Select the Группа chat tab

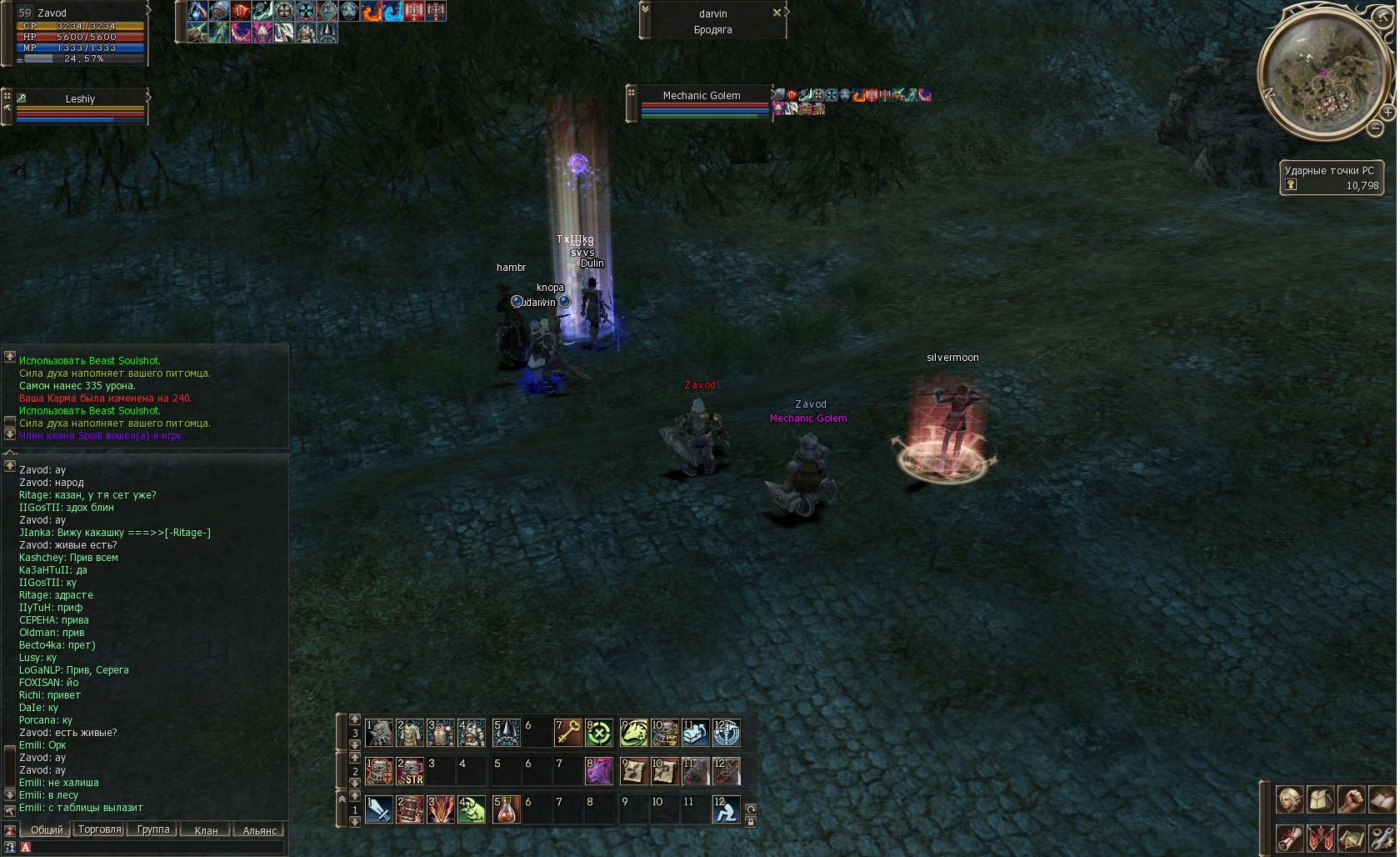tap(152, 829)
